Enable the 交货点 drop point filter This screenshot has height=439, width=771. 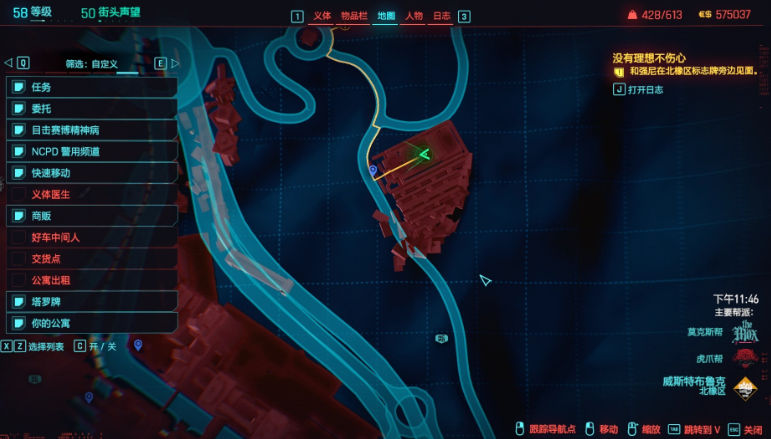tap(92, 259)
